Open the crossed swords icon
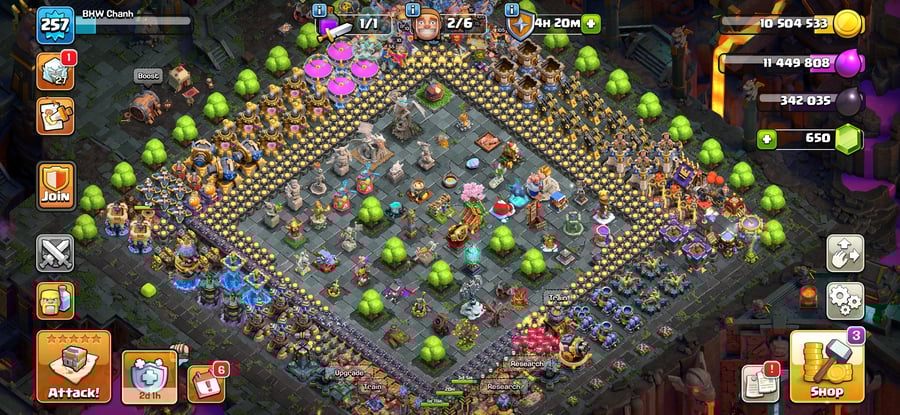Screen dimensions: 900x415 click(x=55, y=253)
